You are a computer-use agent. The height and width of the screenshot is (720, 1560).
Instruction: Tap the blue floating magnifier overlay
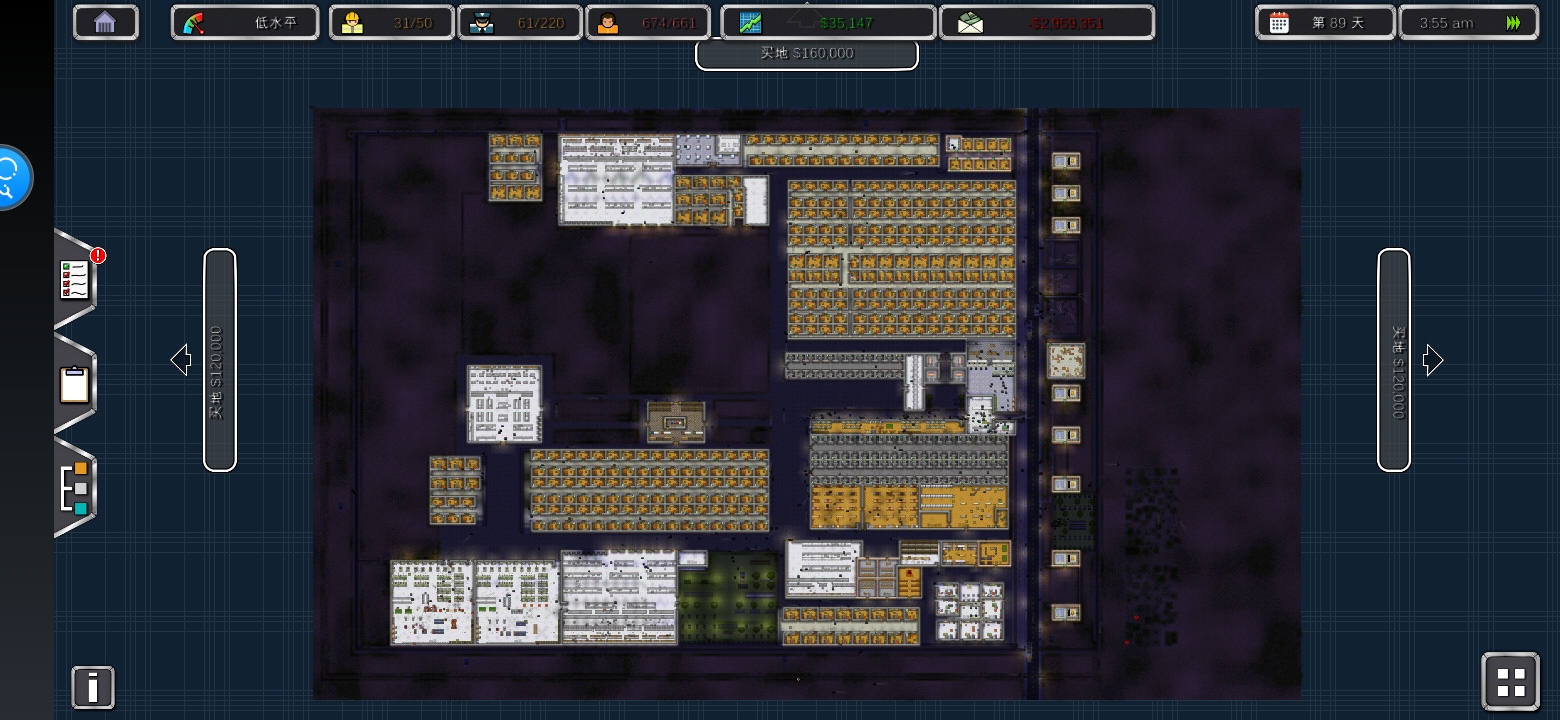click(12, 178)
